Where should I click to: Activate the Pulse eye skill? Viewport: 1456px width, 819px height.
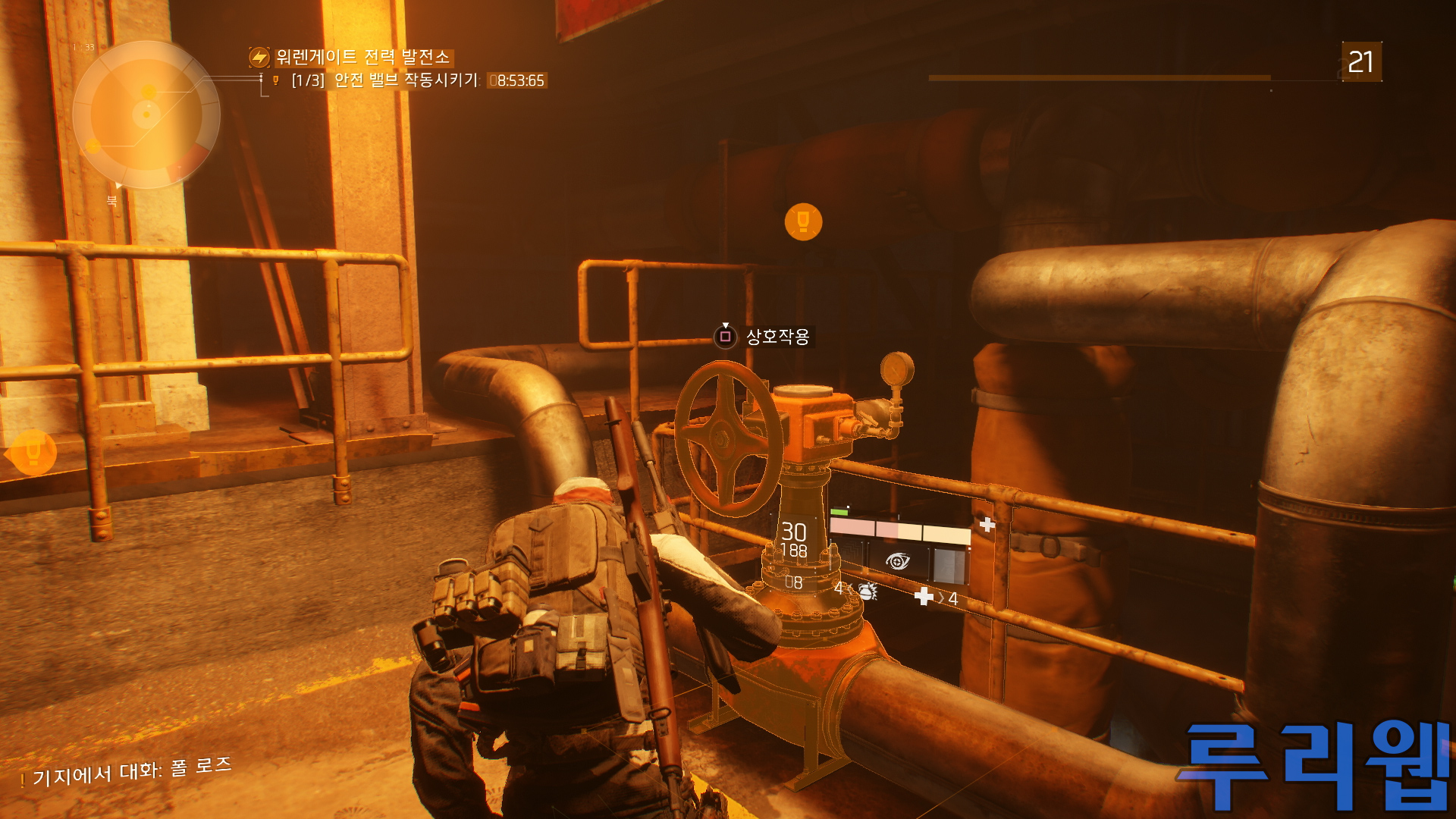click(897, 562)
